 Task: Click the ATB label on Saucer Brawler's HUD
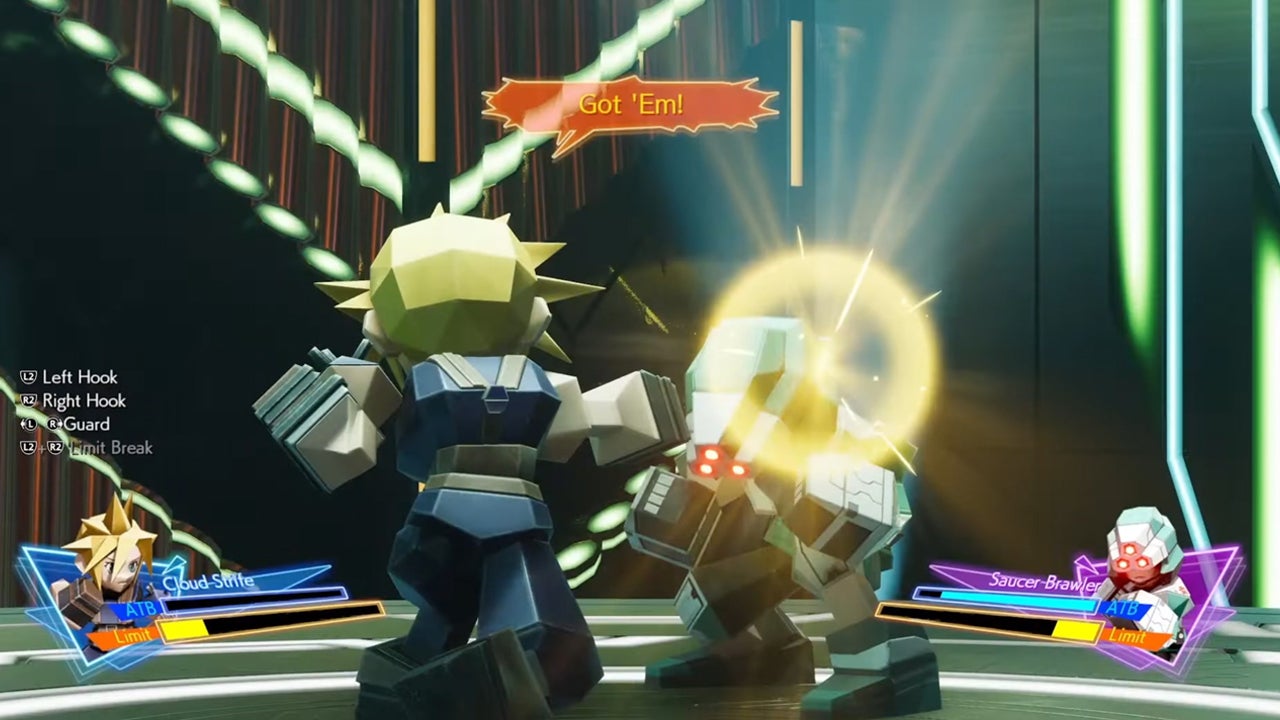1123,609
